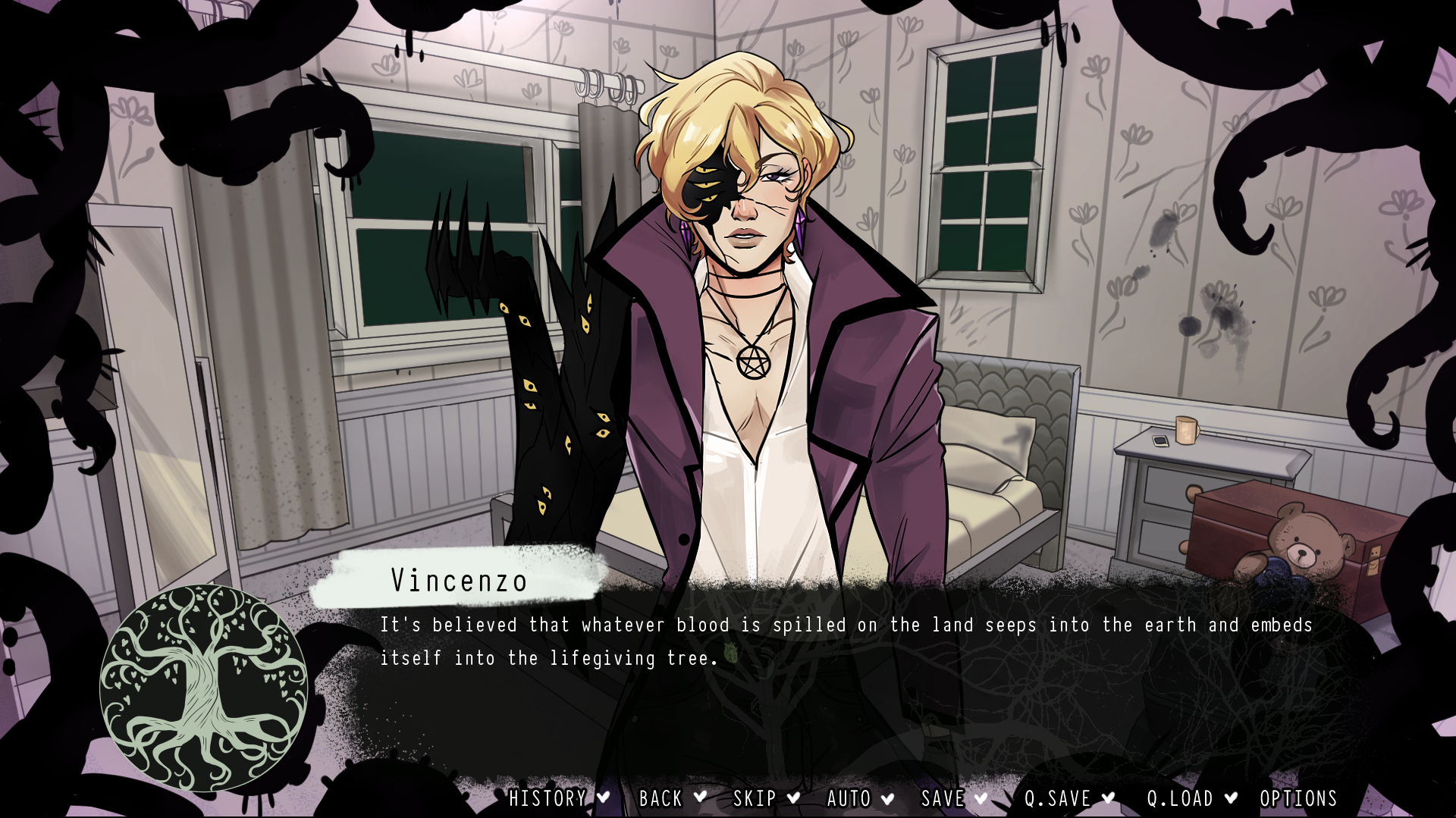
Task: Open the OPTIONS menu
Action: pos(1298,798)
